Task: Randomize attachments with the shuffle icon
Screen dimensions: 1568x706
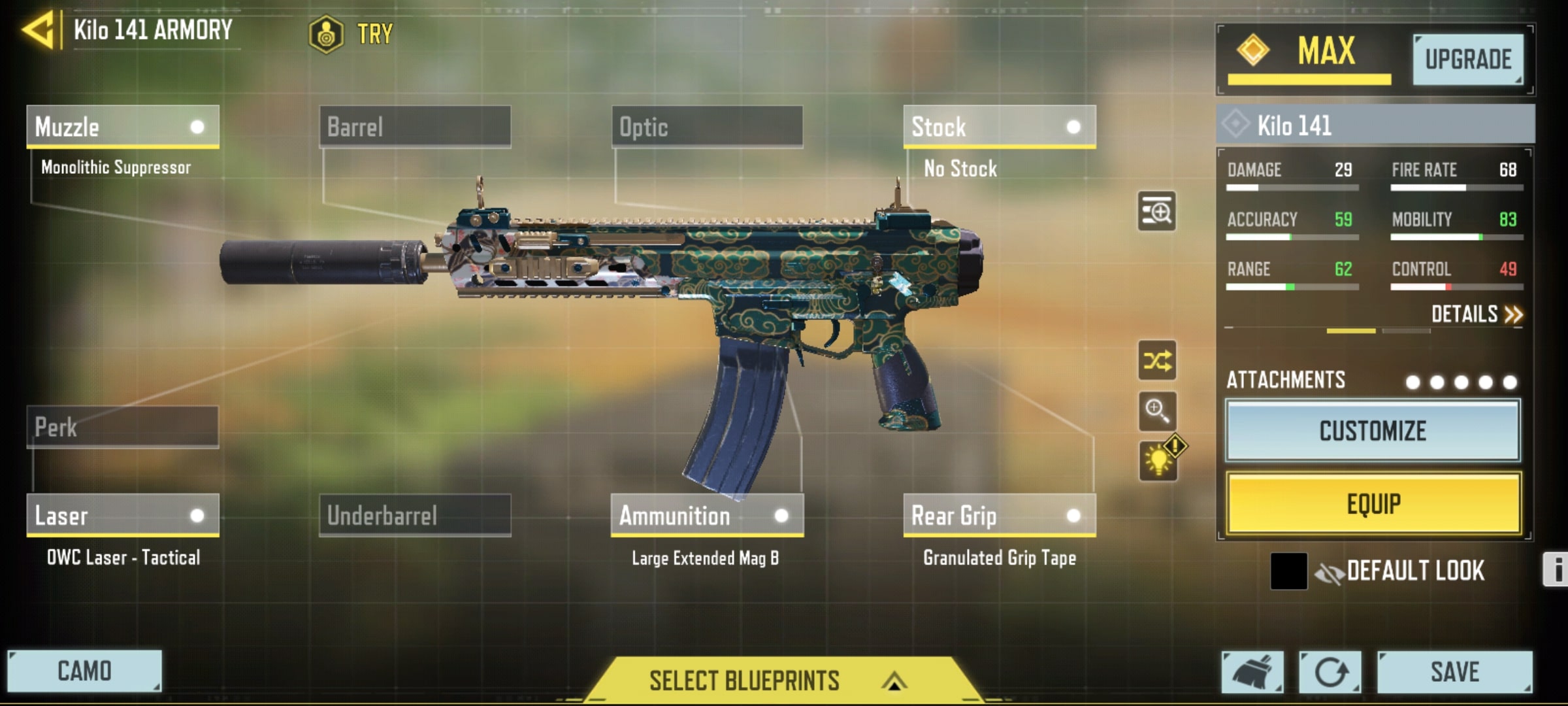Action: (x=1157, y=361)
